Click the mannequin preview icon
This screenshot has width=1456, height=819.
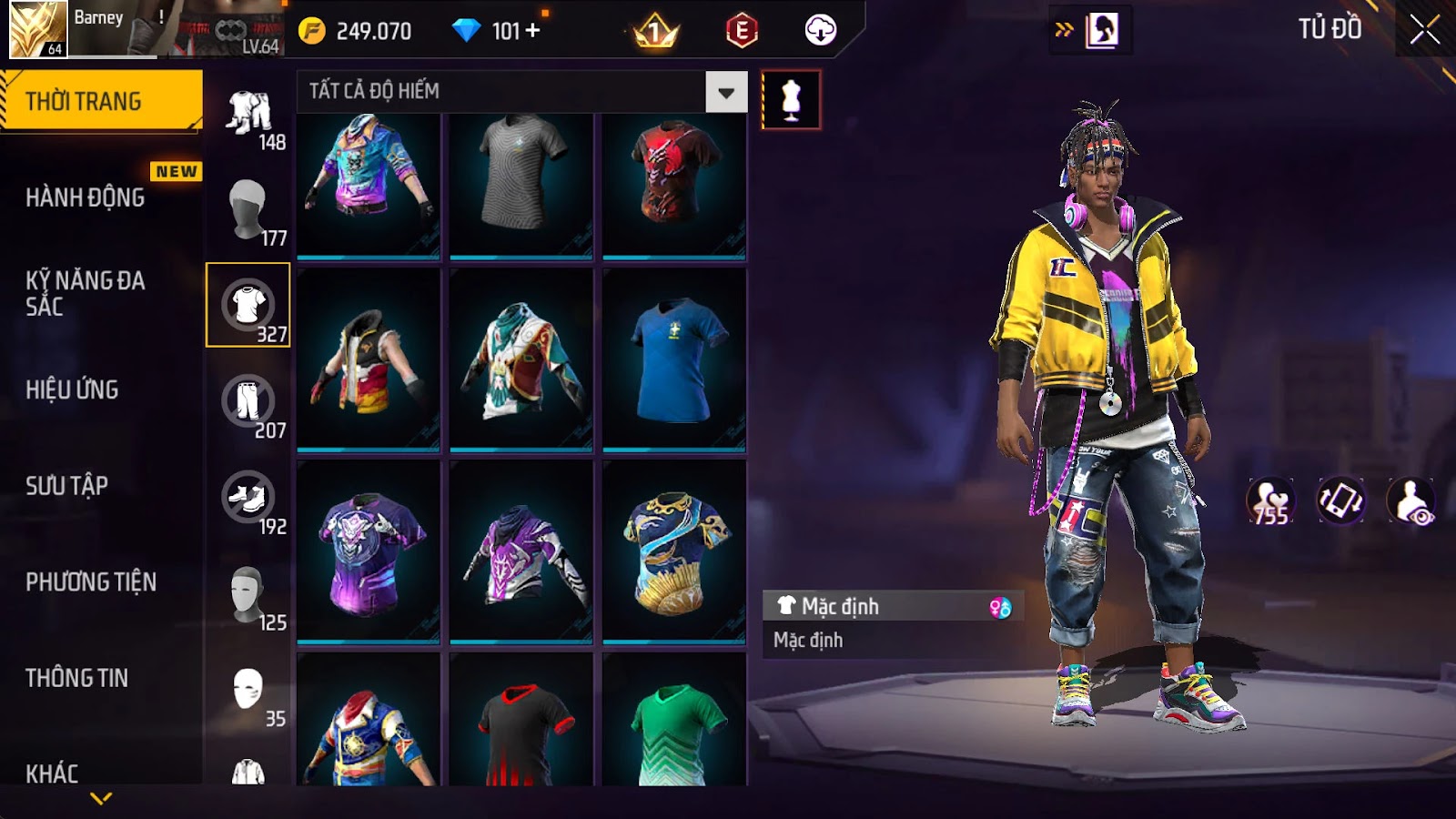[791, 100]
